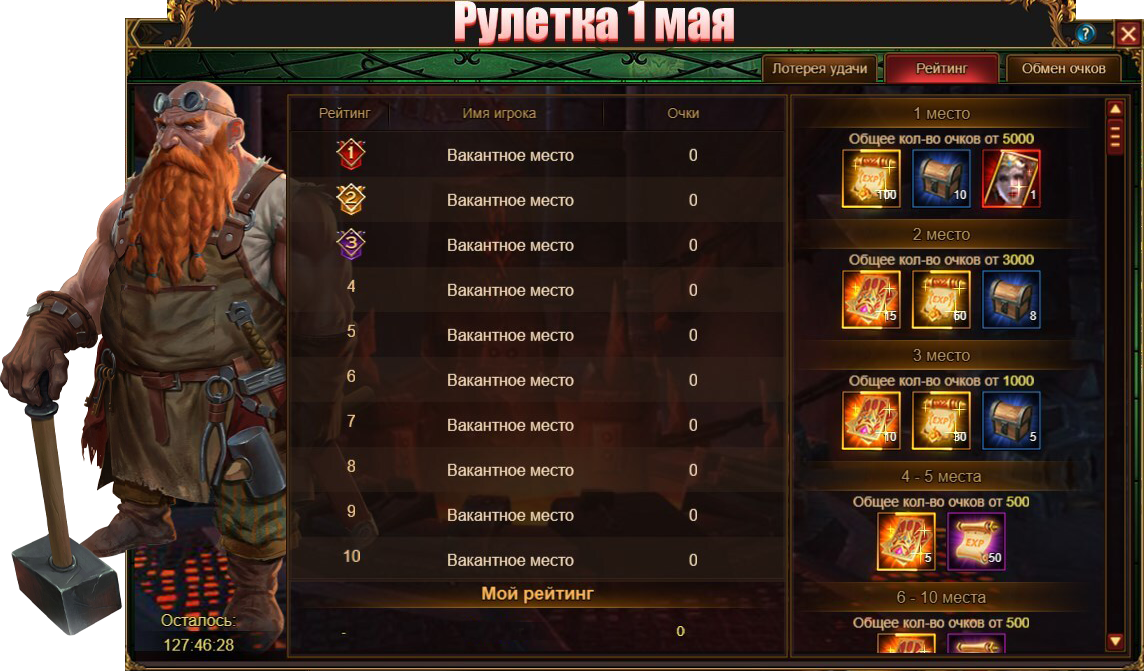Image resolution: width=1144 pixels, height=671 pixels.
Task: Select the rank 10 leaderboard row
Action: (510, 560)
